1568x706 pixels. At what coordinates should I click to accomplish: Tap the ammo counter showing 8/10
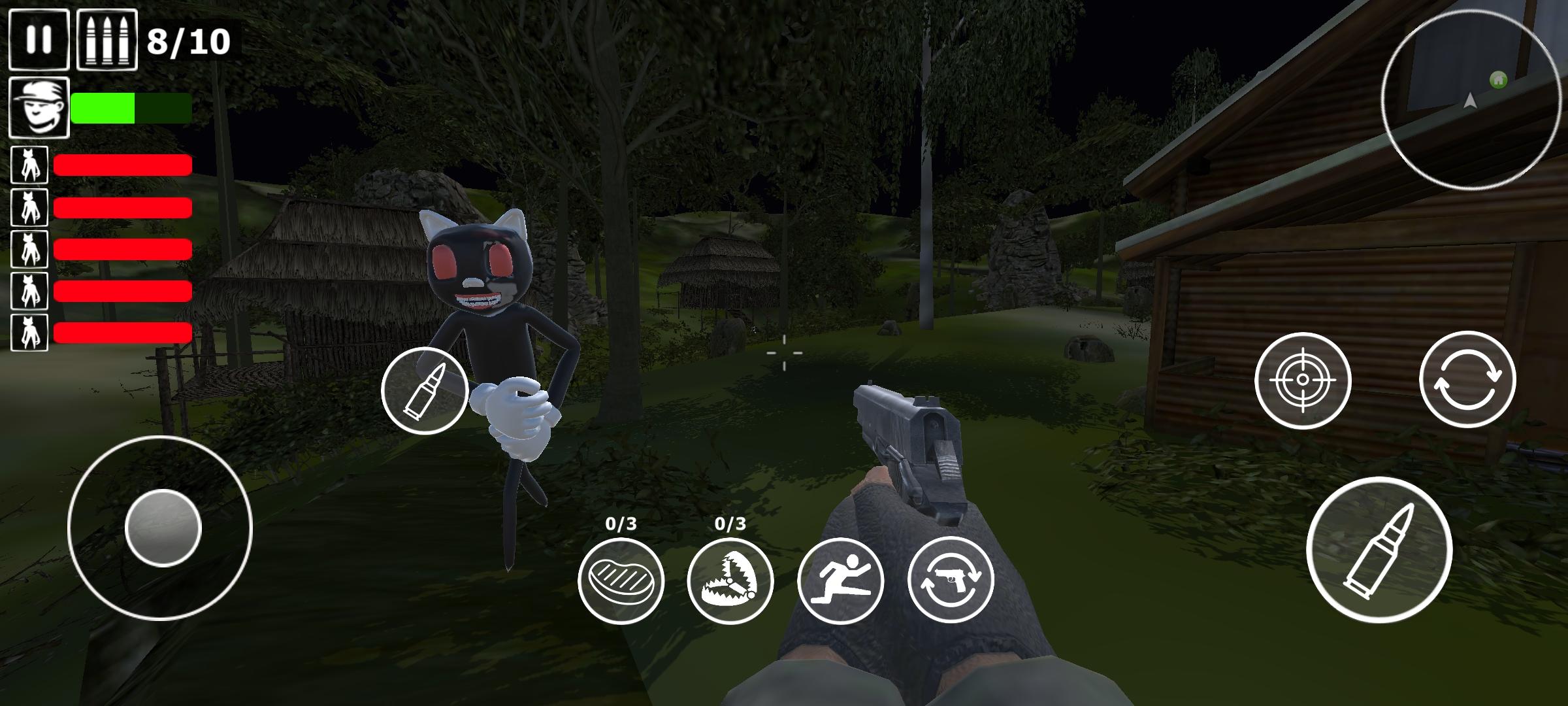(x=188, y=41)
